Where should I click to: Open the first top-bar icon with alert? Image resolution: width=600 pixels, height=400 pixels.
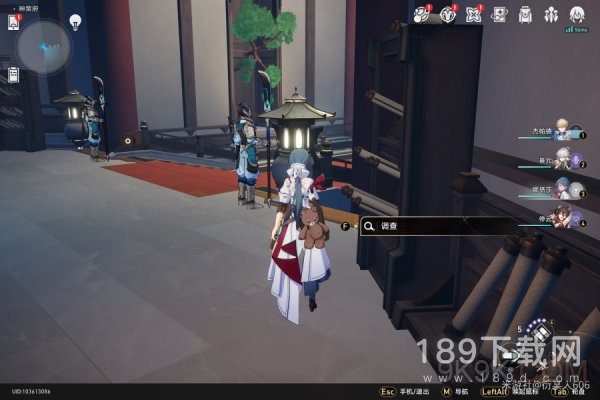[x=421, y=14]
